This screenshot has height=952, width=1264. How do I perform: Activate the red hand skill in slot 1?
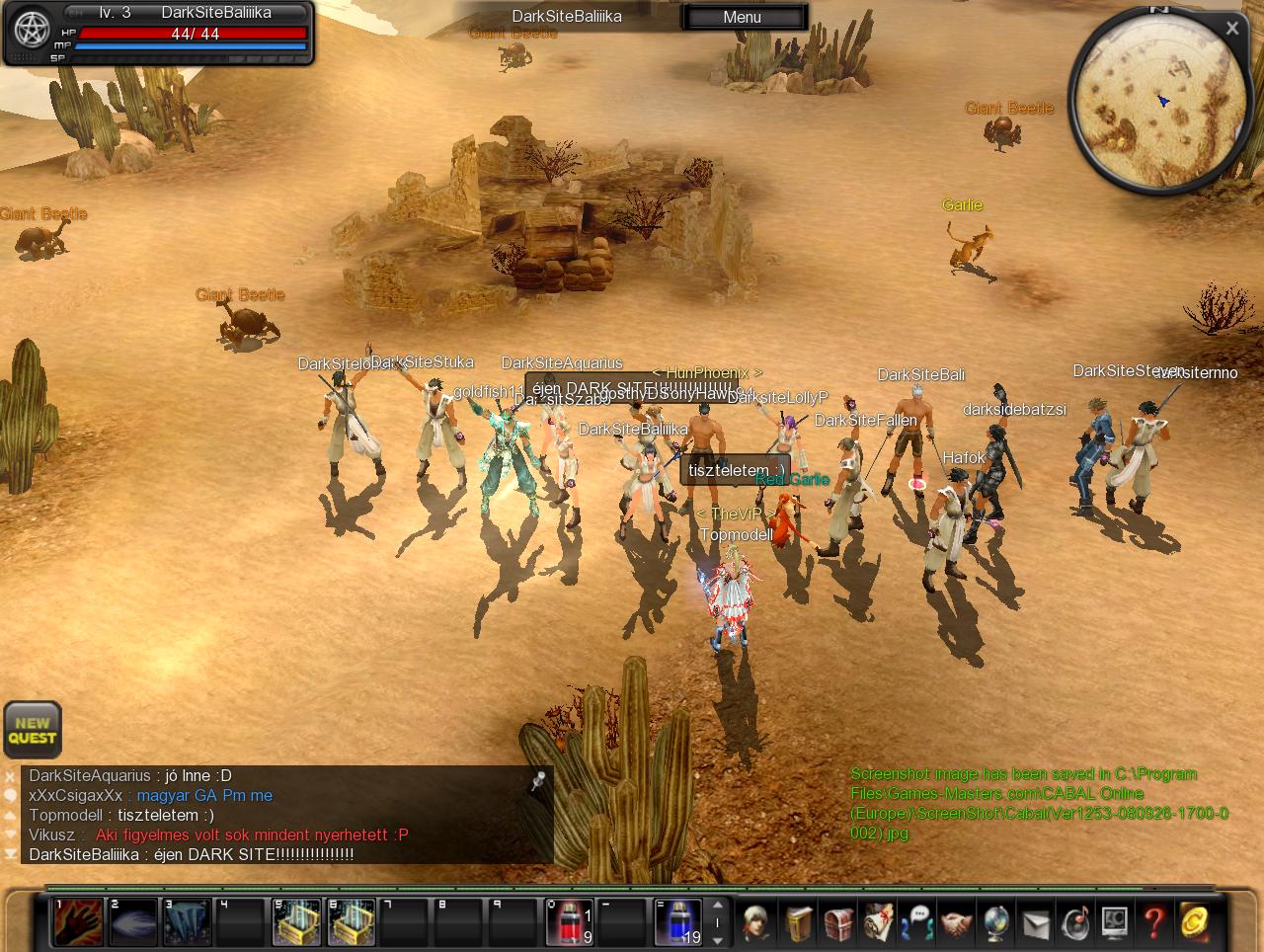77,922
